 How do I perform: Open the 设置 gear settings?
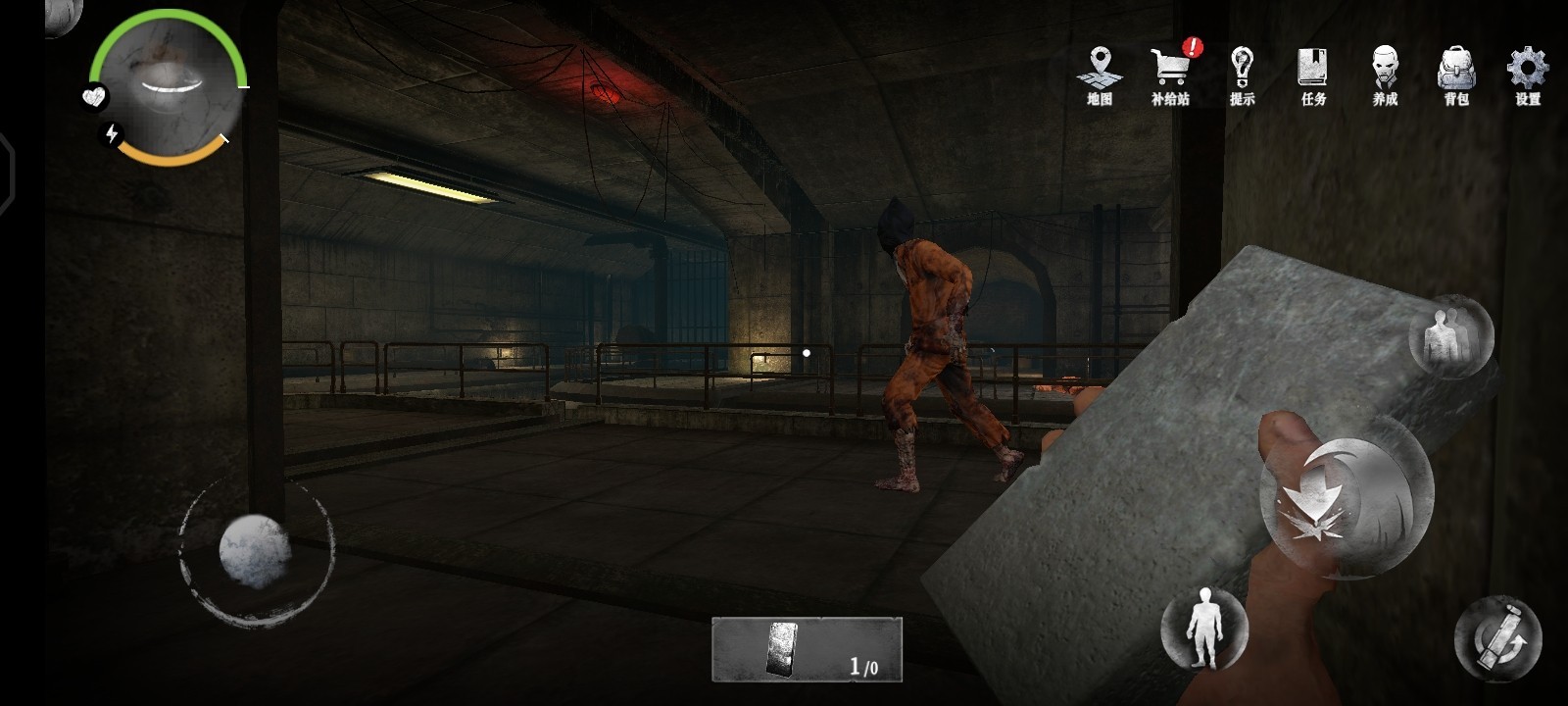tap(1527, 75)
